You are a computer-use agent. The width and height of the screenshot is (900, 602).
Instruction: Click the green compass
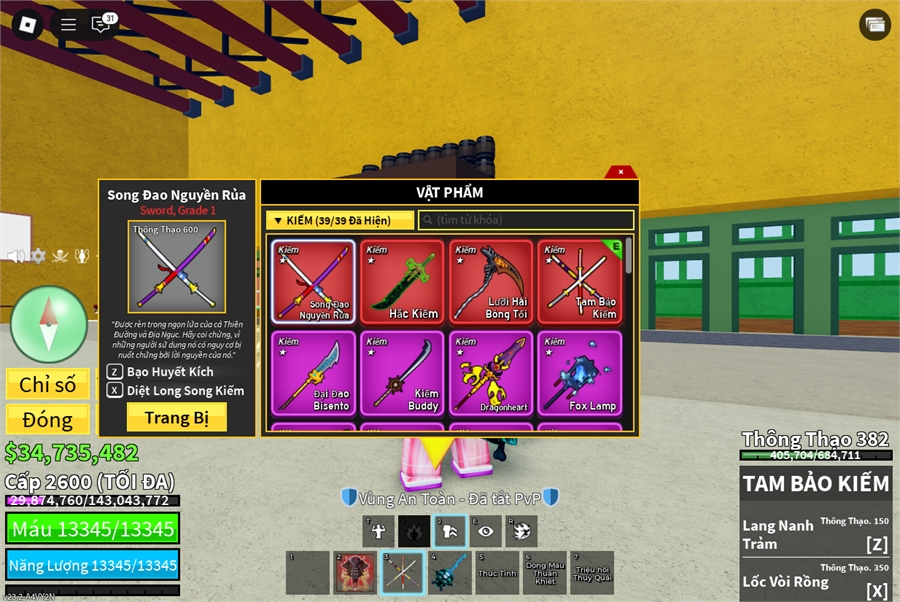coord(48,324)
